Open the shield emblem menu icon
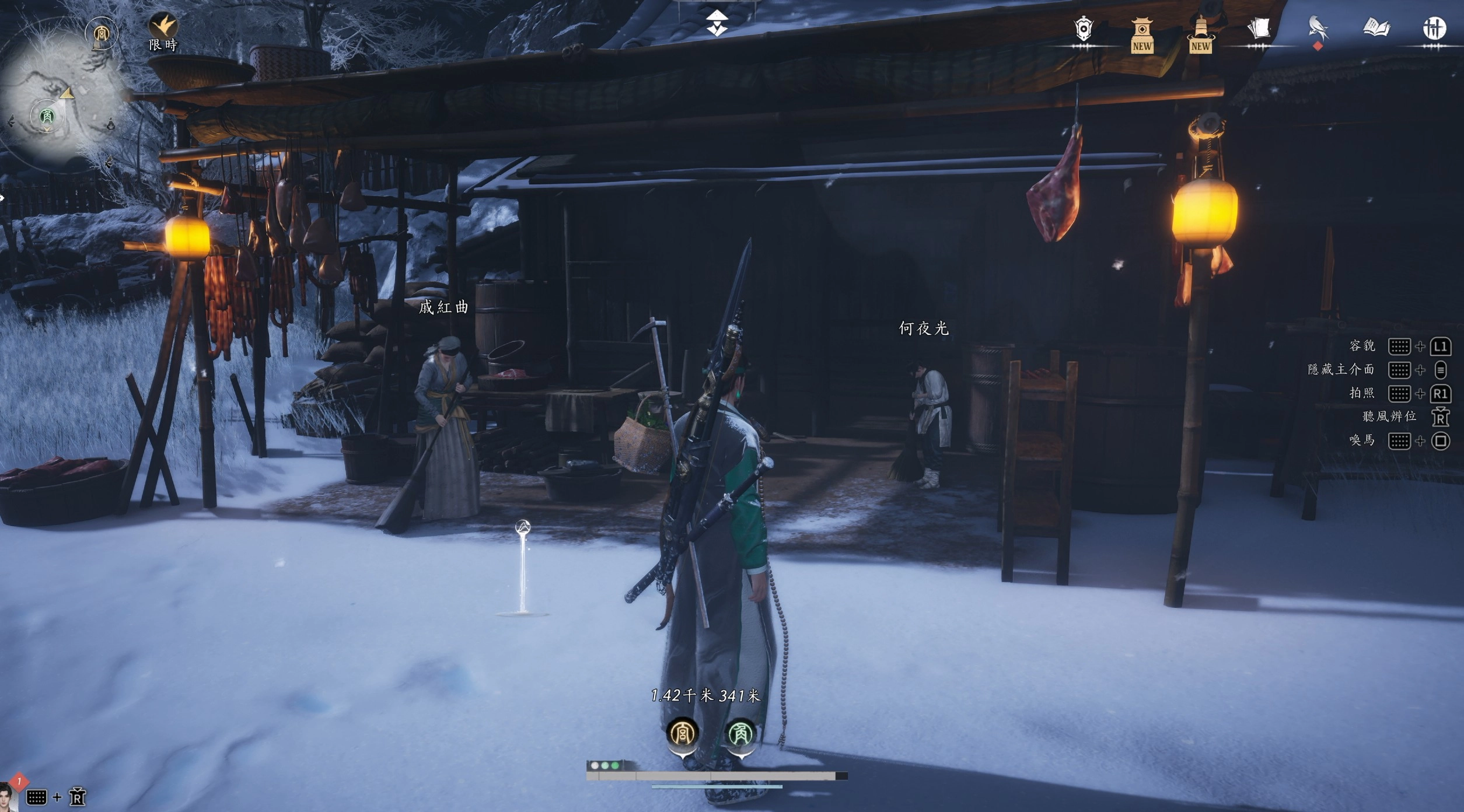Viewport: 1464px width, 812px height. (x=1083, y=29)
